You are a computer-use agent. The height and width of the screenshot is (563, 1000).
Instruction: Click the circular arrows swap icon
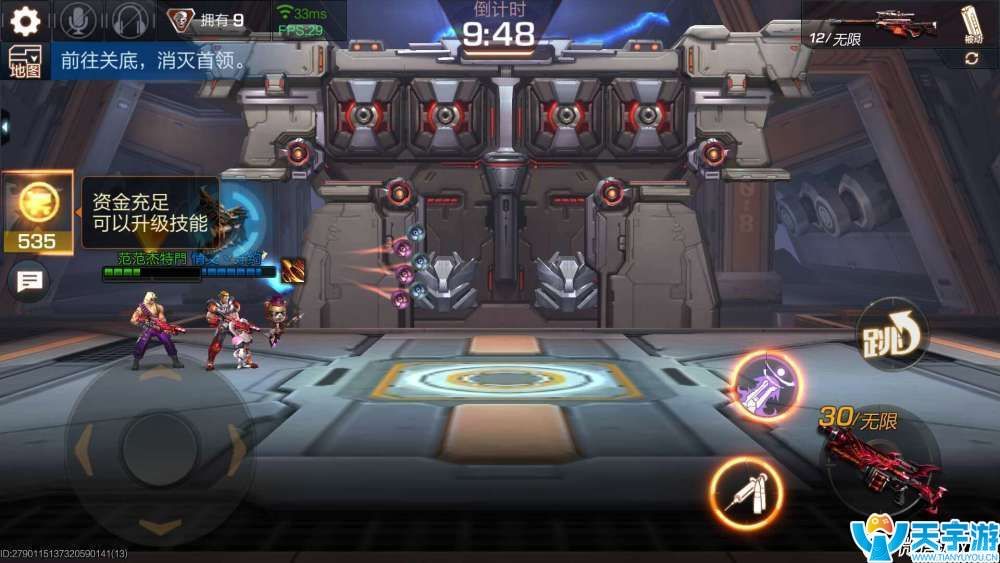tap(971, 59)
